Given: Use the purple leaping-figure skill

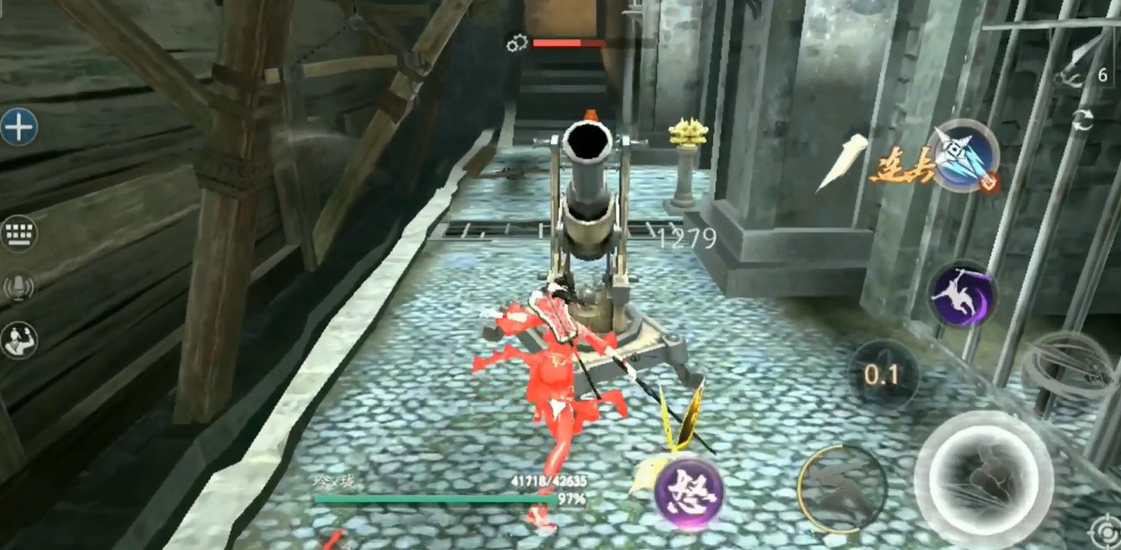Looking at the screenshot, I should [x=962, y=294].
